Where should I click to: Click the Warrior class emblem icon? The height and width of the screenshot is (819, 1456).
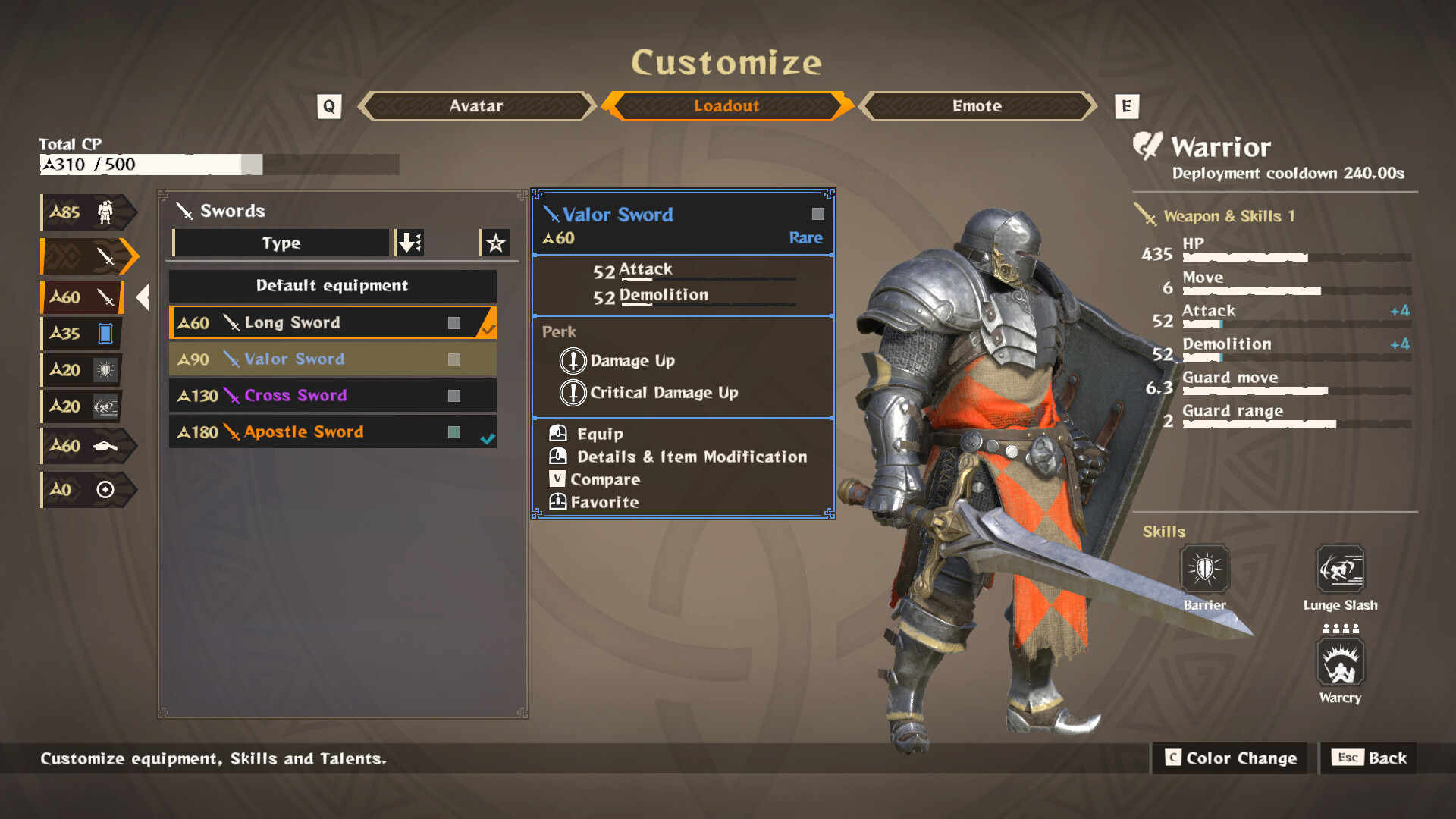click(1146, 146)
